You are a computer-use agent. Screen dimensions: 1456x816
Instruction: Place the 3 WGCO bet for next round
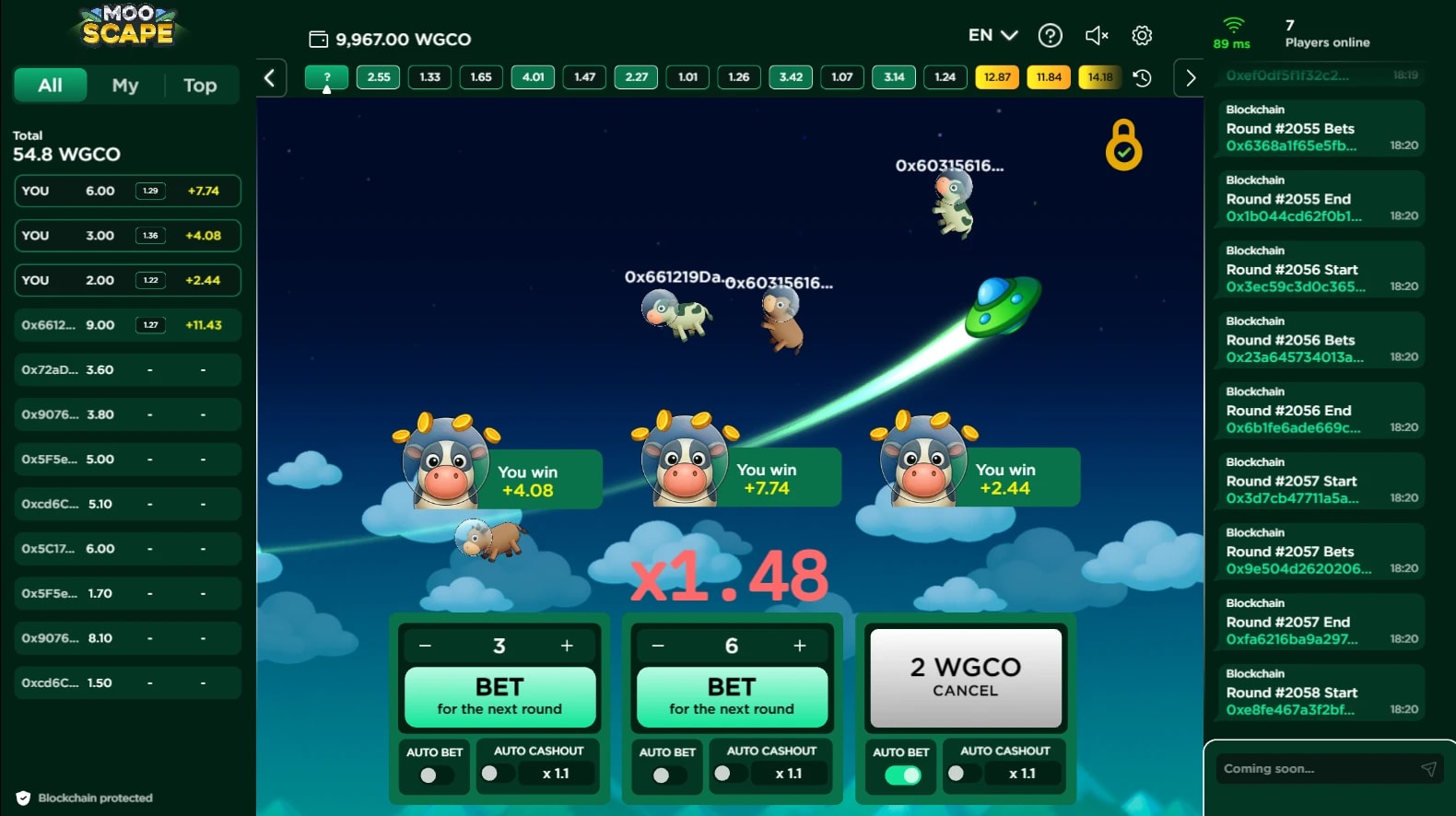pos(499,696)
